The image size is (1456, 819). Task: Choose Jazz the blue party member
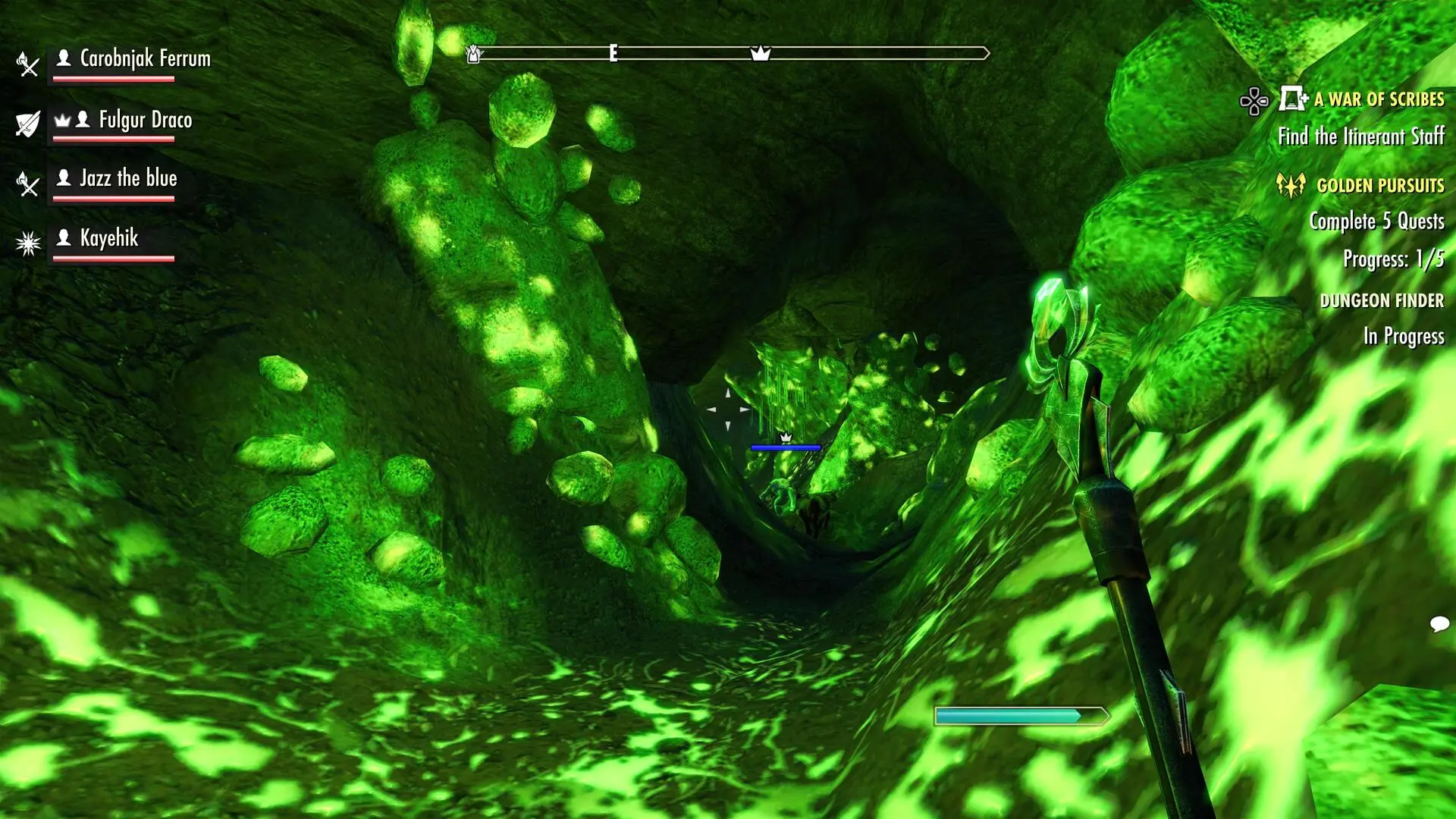[x=128, y=179]
